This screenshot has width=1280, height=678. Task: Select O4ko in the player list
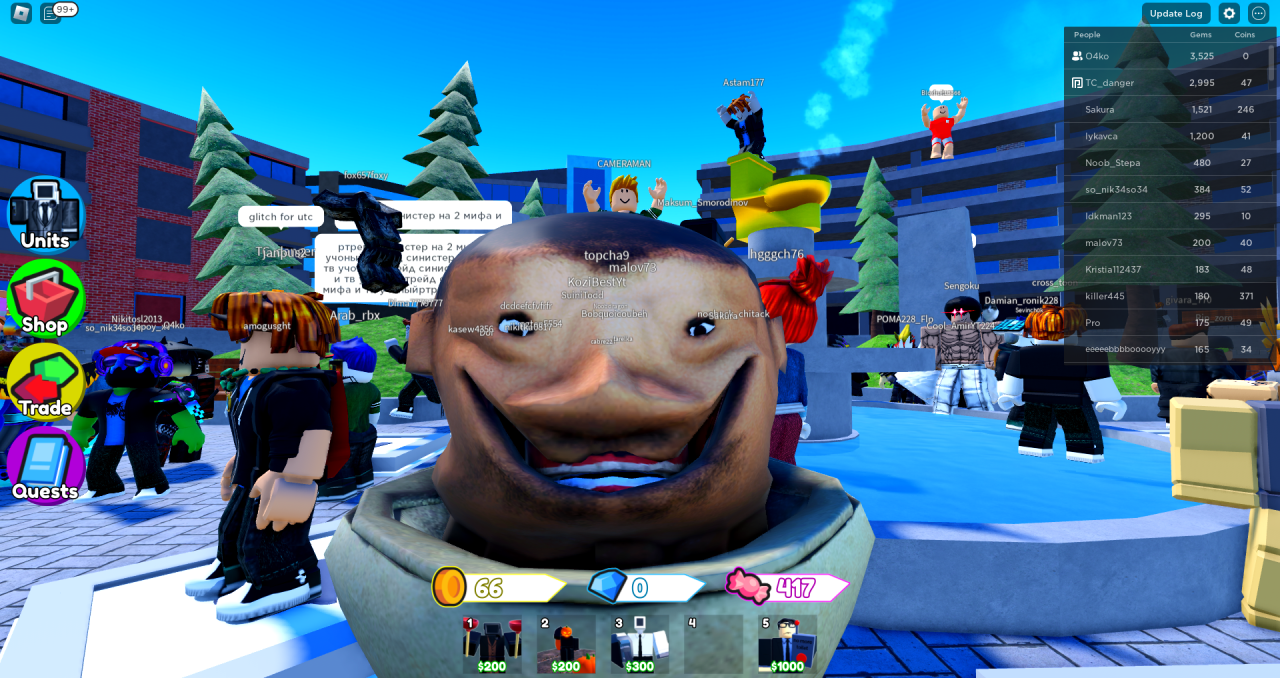tap(1165, 56)
